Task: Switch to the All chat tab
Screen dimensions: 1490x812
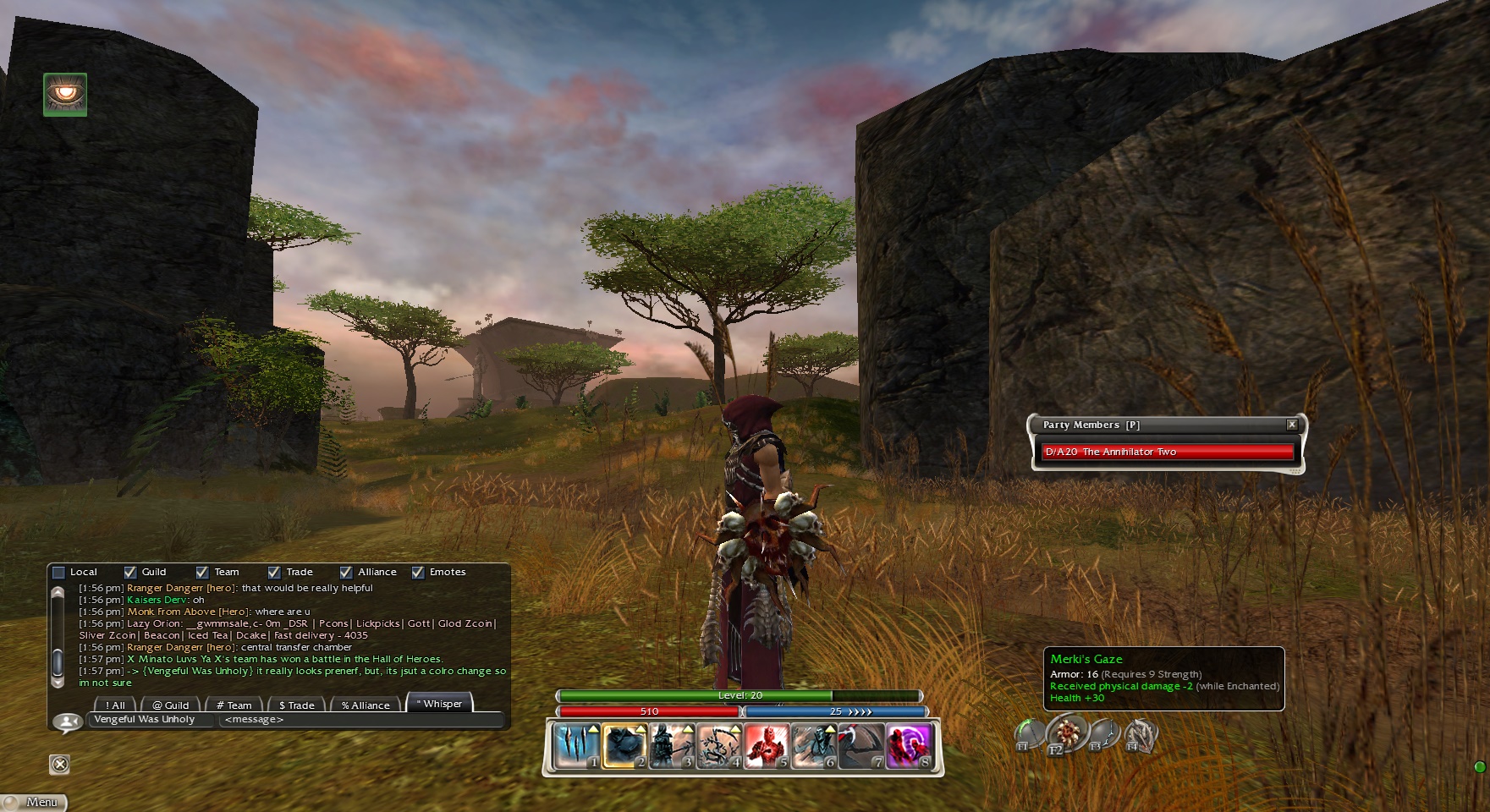Action: tap(114, 705)
